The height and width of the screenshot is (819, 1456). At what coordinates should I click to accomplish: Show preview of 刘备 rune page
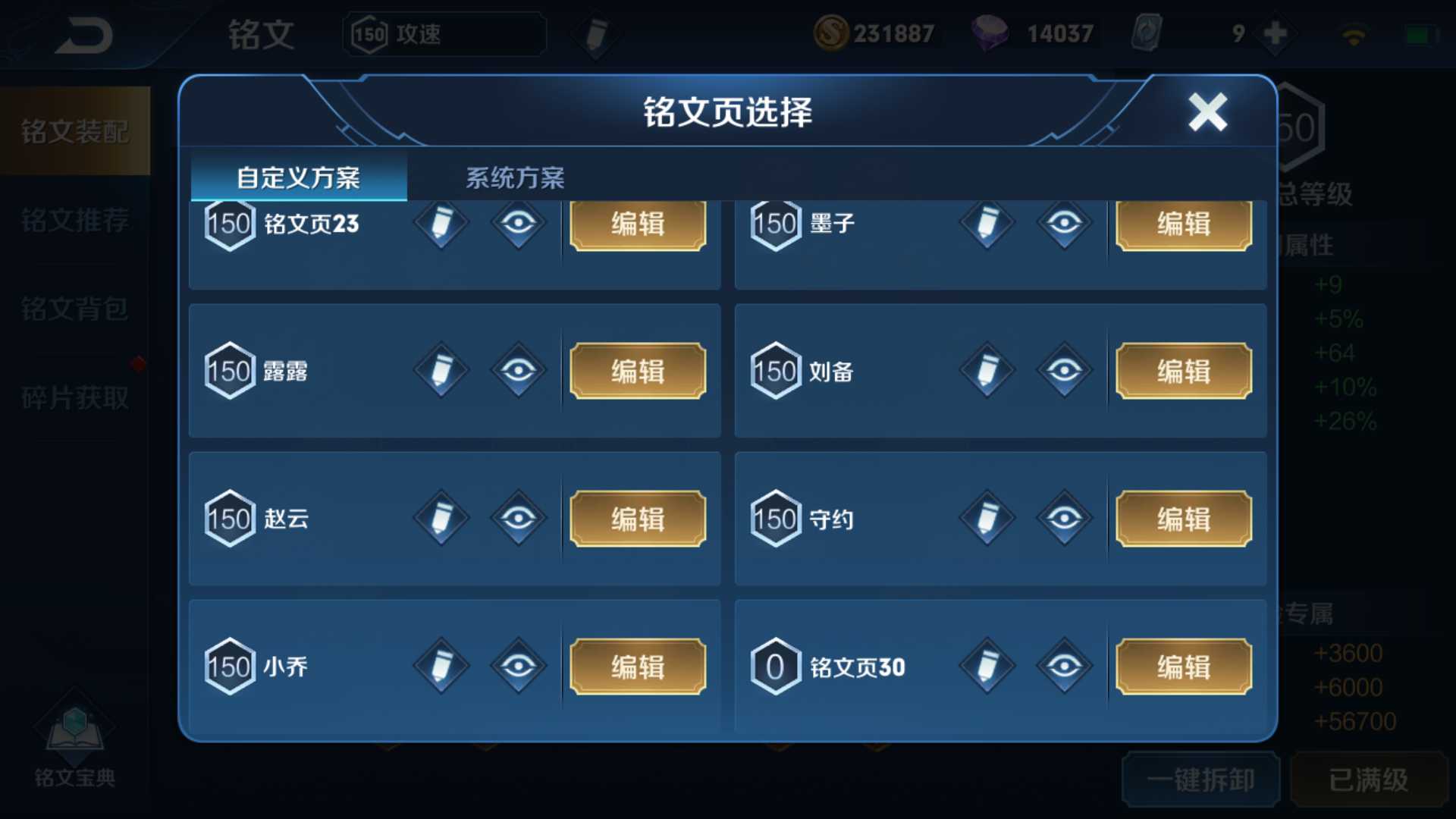(x=1065, y=371)
